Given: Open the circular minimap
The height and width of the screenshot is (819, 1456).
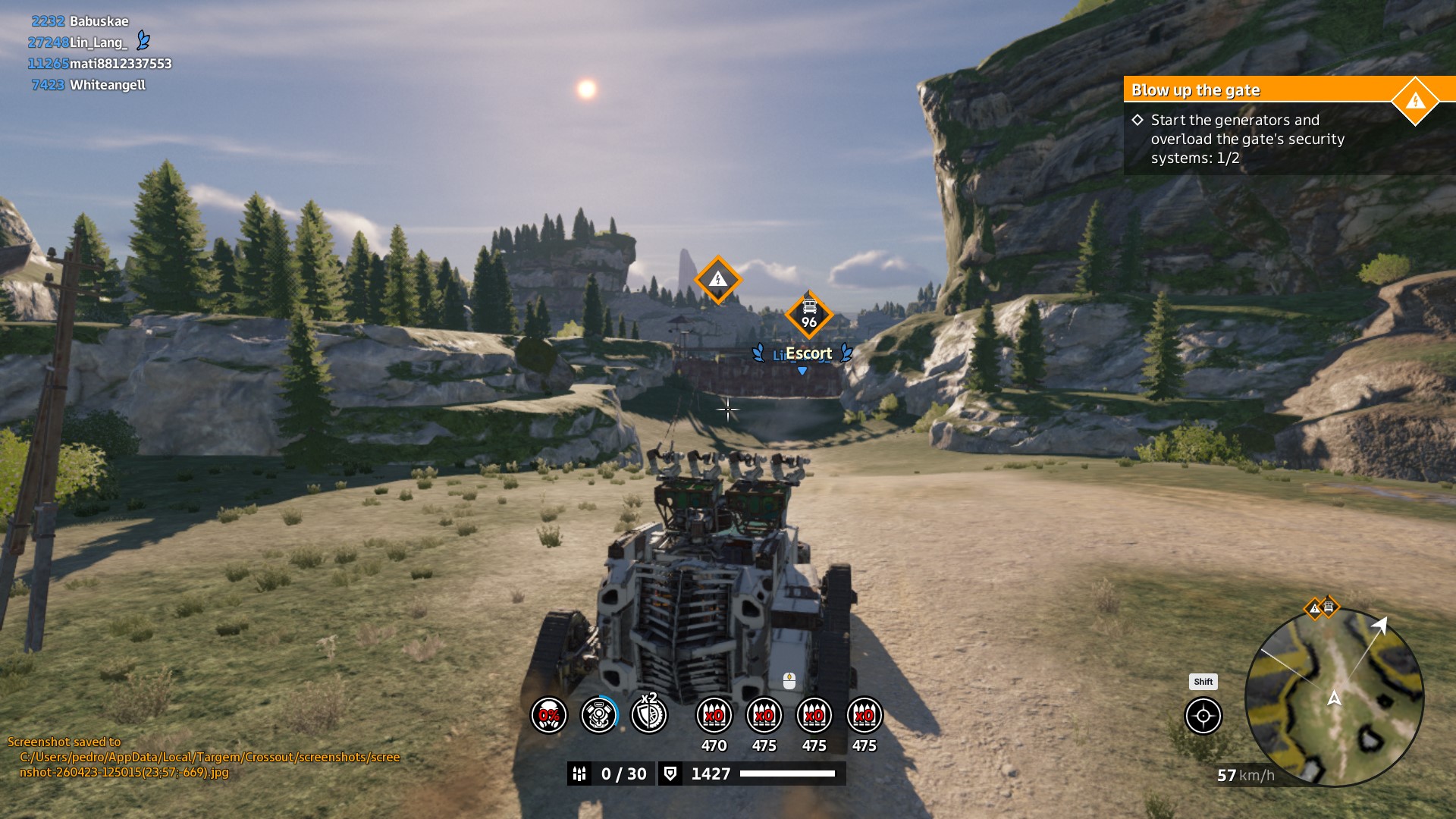Looking at the screenshot, I should [x=1334, y=698].
